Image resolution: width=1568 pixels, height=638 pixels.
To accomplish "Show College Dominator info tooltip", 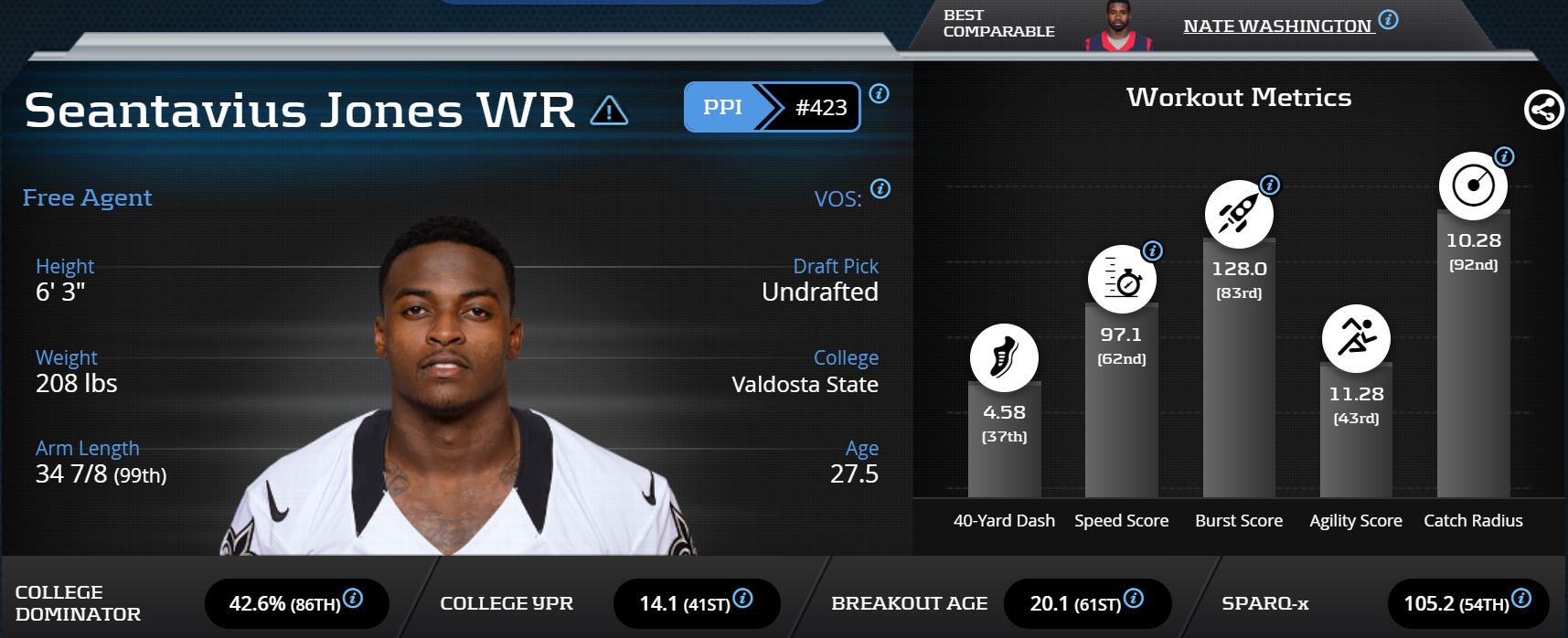I will pos(353,599).
